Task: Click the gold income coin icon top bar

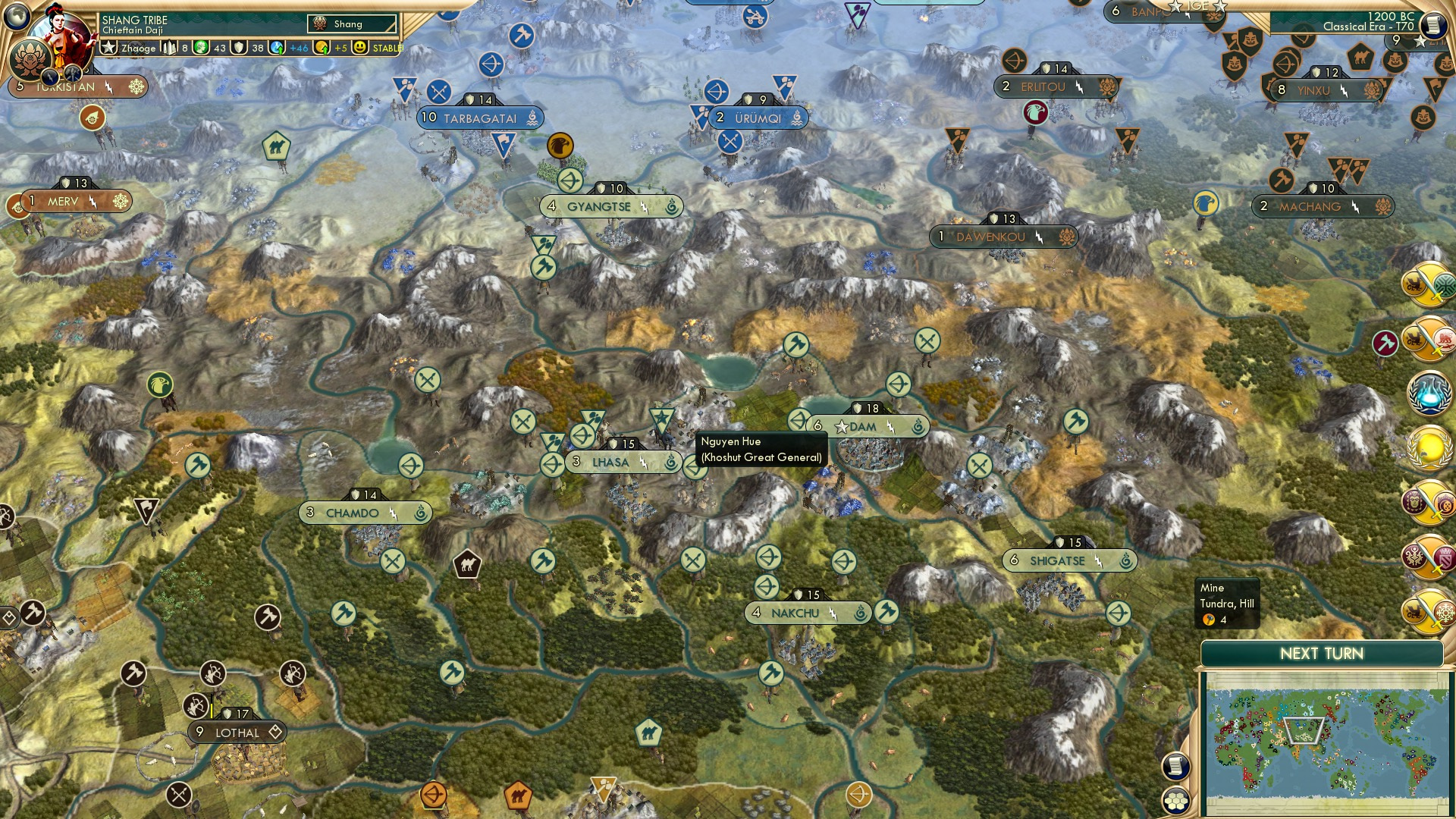Action: (321, 48)
